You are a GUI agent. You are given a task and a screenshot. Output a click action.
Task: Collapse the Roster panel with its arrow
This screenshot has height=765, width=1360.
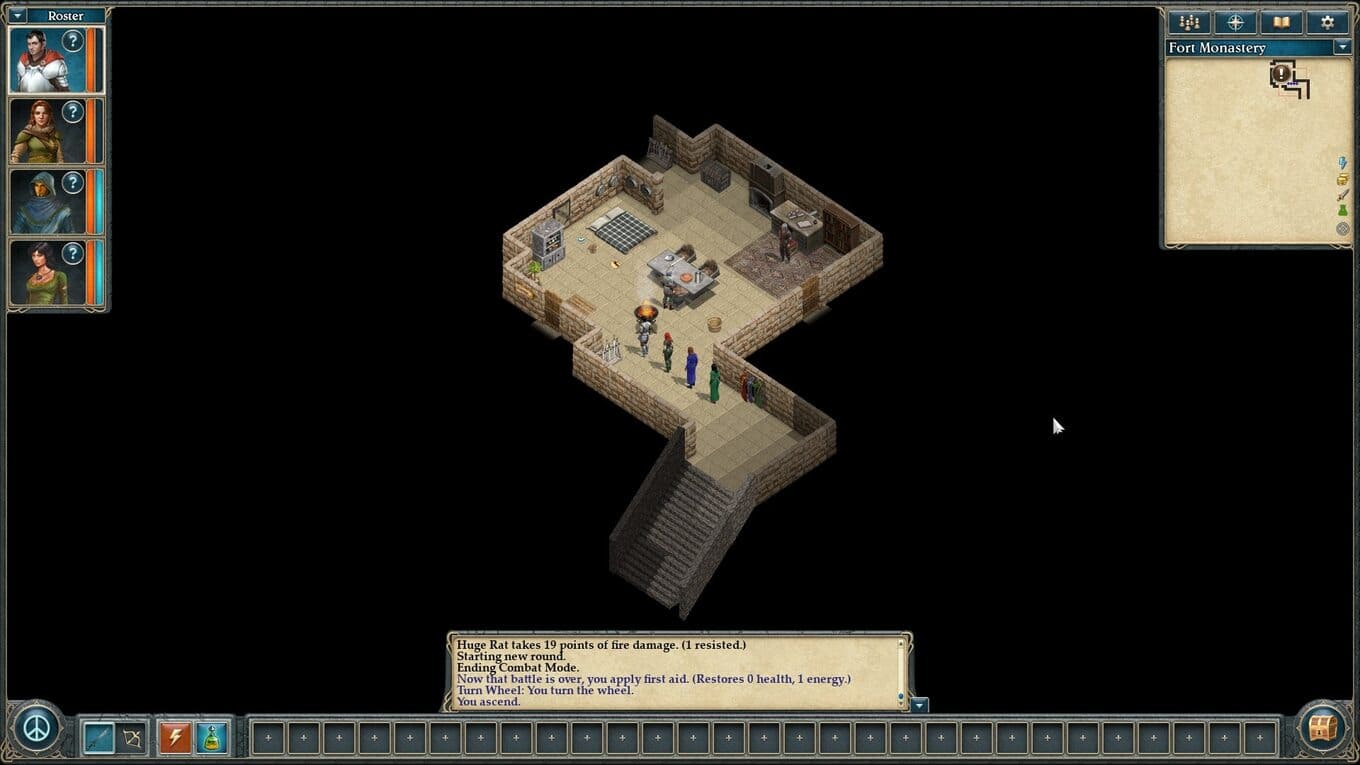(x=17, y=16)
